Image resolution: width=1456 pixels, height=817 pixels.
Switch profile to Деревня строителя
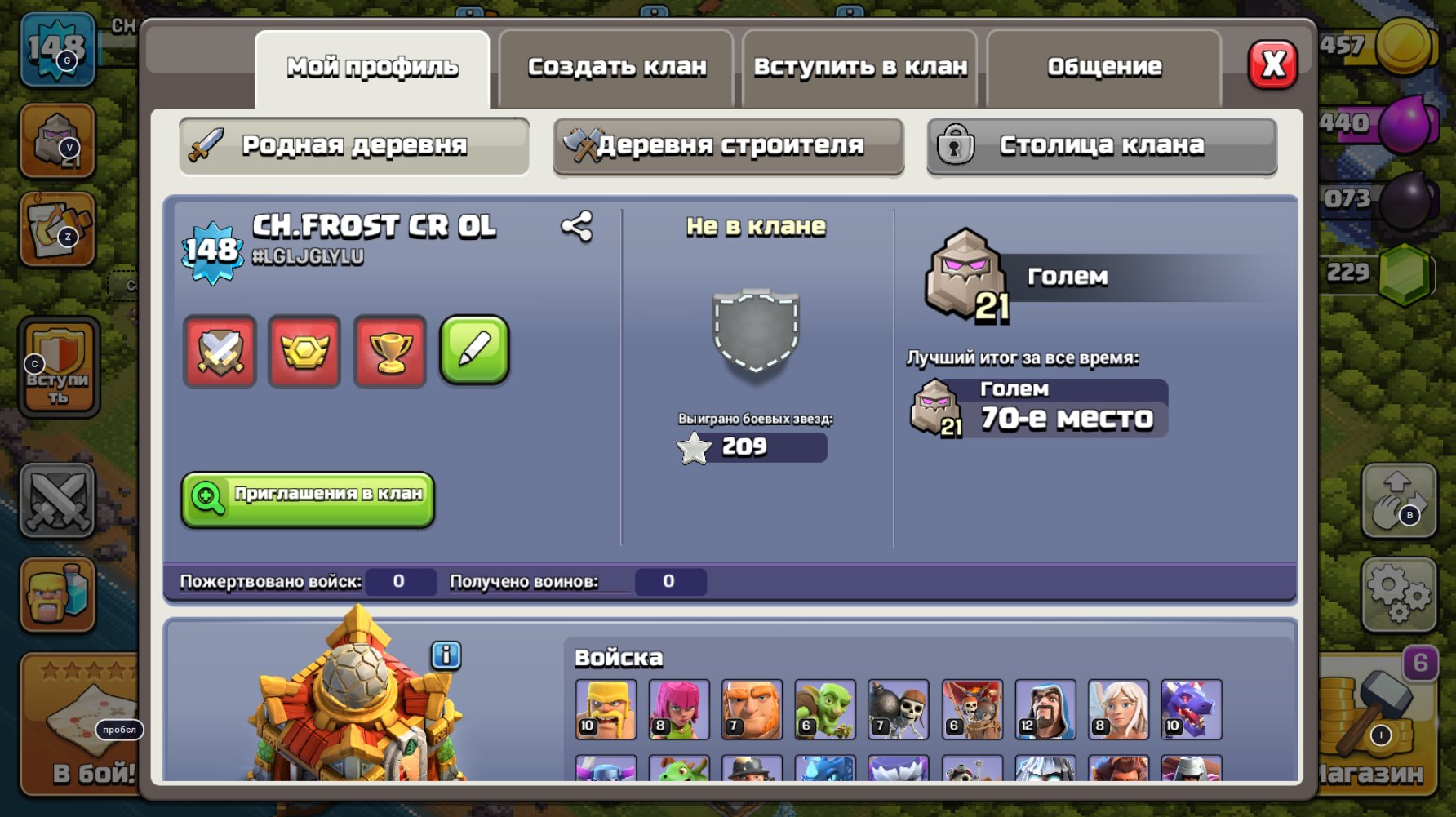(729, 144)
